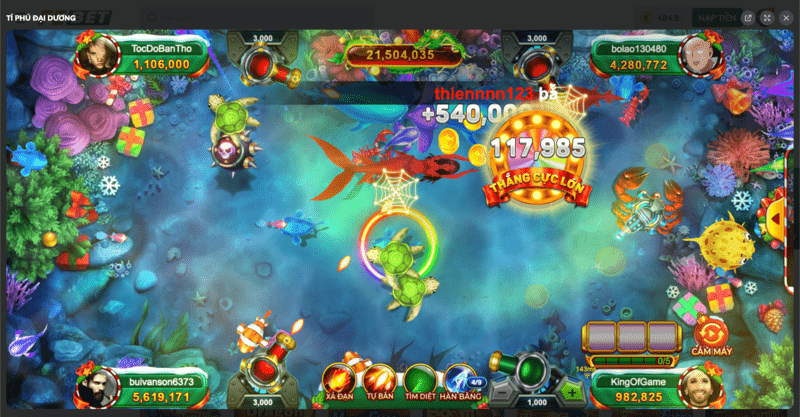The width and height of the screenshot is (800, 417).
Task: Click the side arrow tab on the right edge
Action: [774, 212]
